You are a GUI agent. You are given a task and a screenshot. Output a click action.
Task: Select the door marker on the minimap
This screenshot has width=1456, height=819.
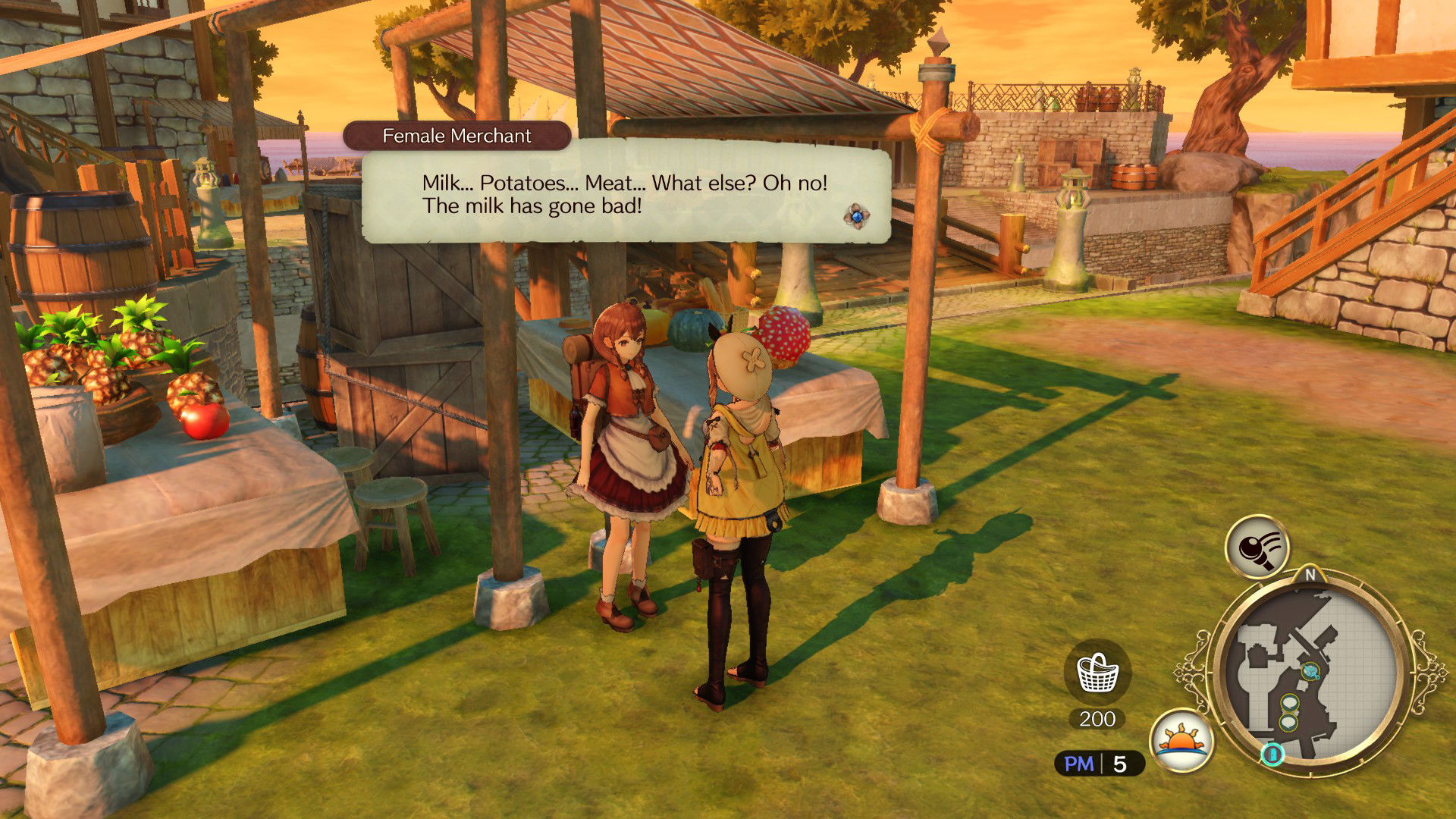1273,755
